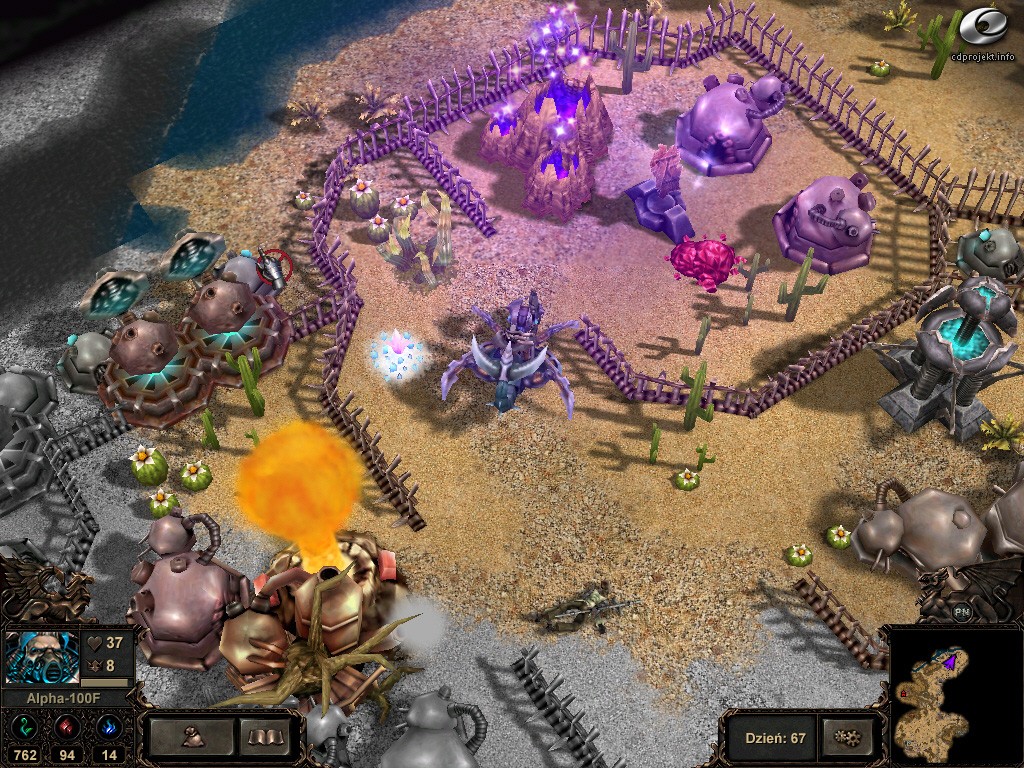Click the green swirl resource icon

[x=24, y=727]
